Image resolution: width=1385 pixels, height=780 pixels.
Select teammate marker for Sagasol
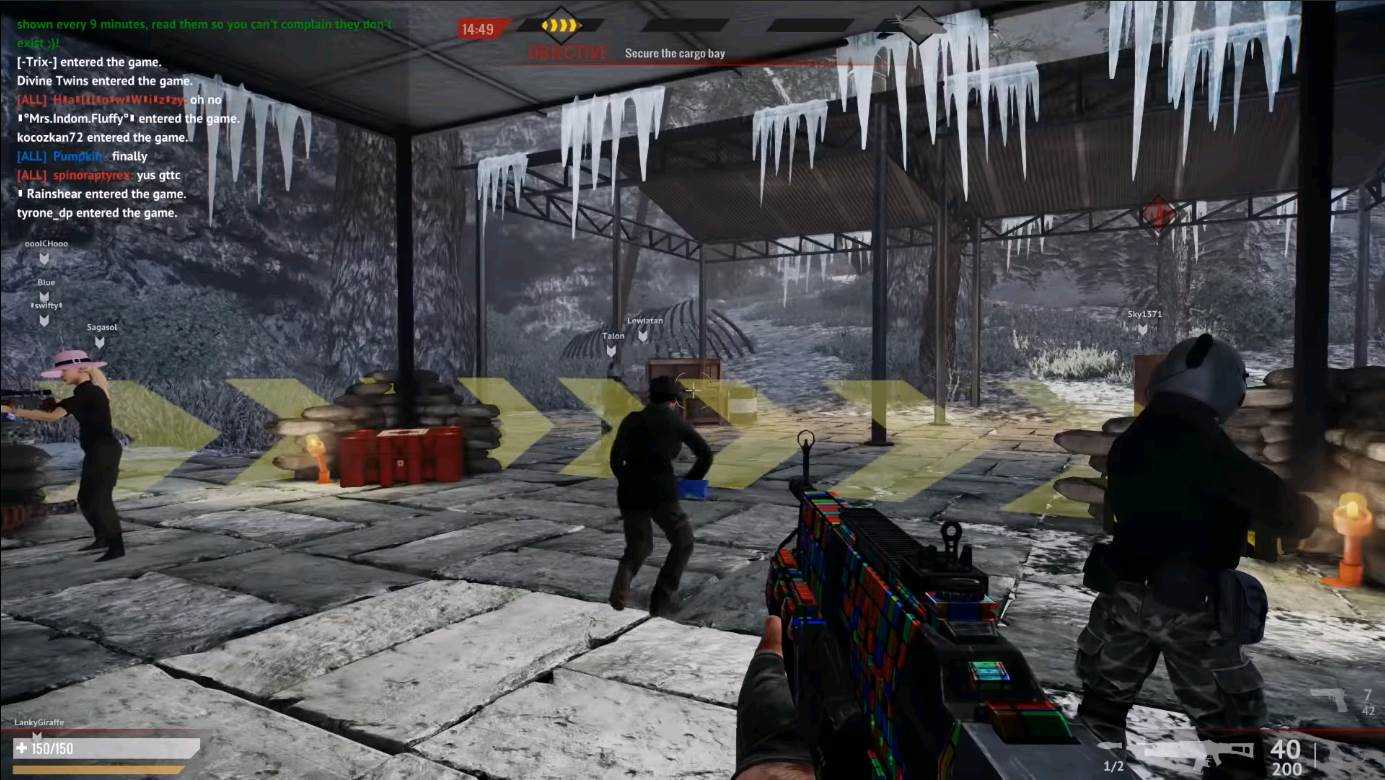click(100, 342)
